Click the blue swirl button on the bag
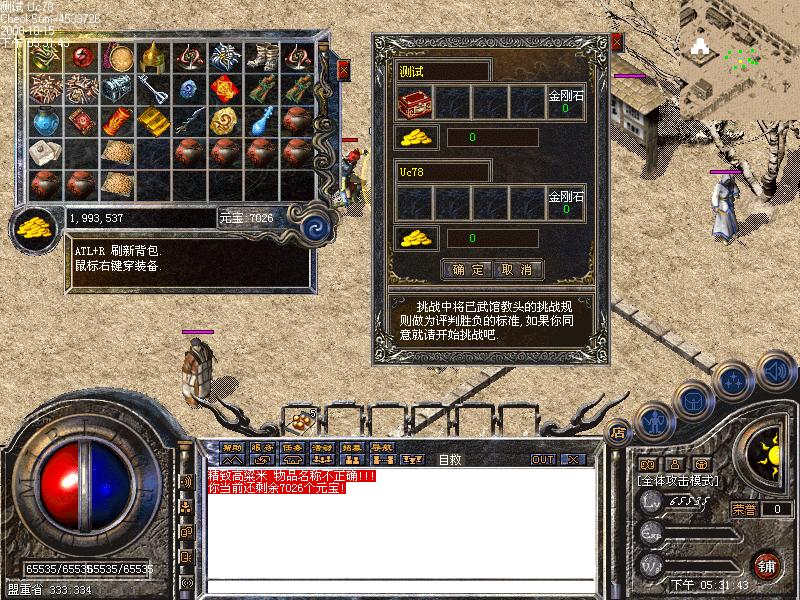 coord(315,222)
